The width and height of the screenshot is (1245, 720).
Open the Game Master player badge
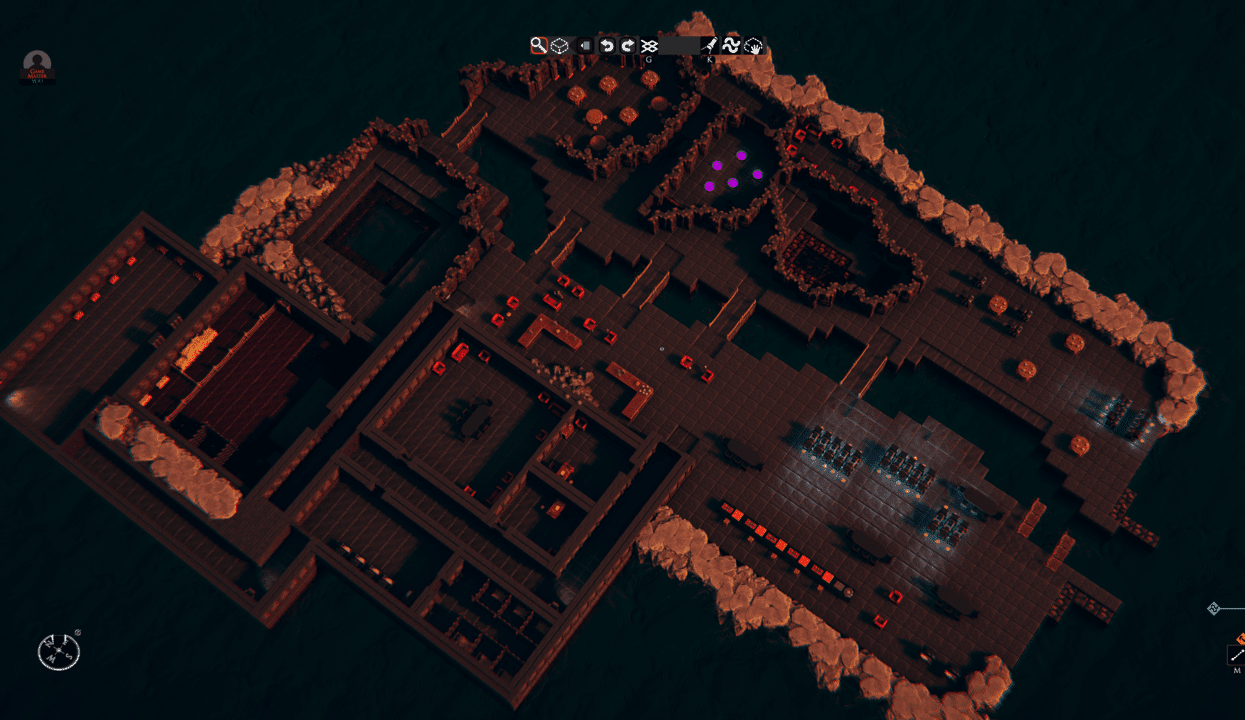pyautogui.click(x=38, y=66)
